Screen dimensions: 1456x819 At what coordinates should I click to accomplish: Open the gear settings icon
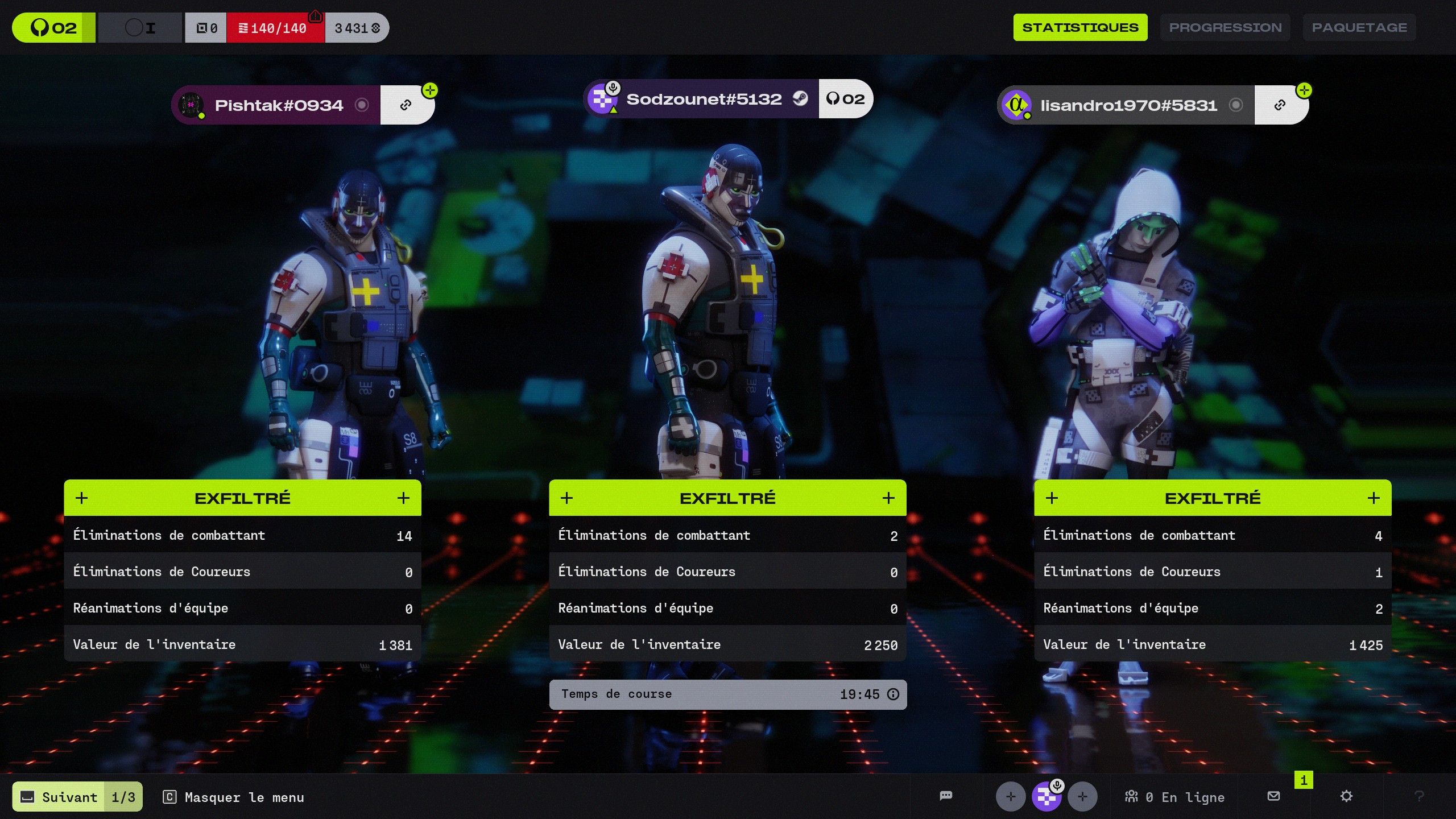tap(1346, 796)
